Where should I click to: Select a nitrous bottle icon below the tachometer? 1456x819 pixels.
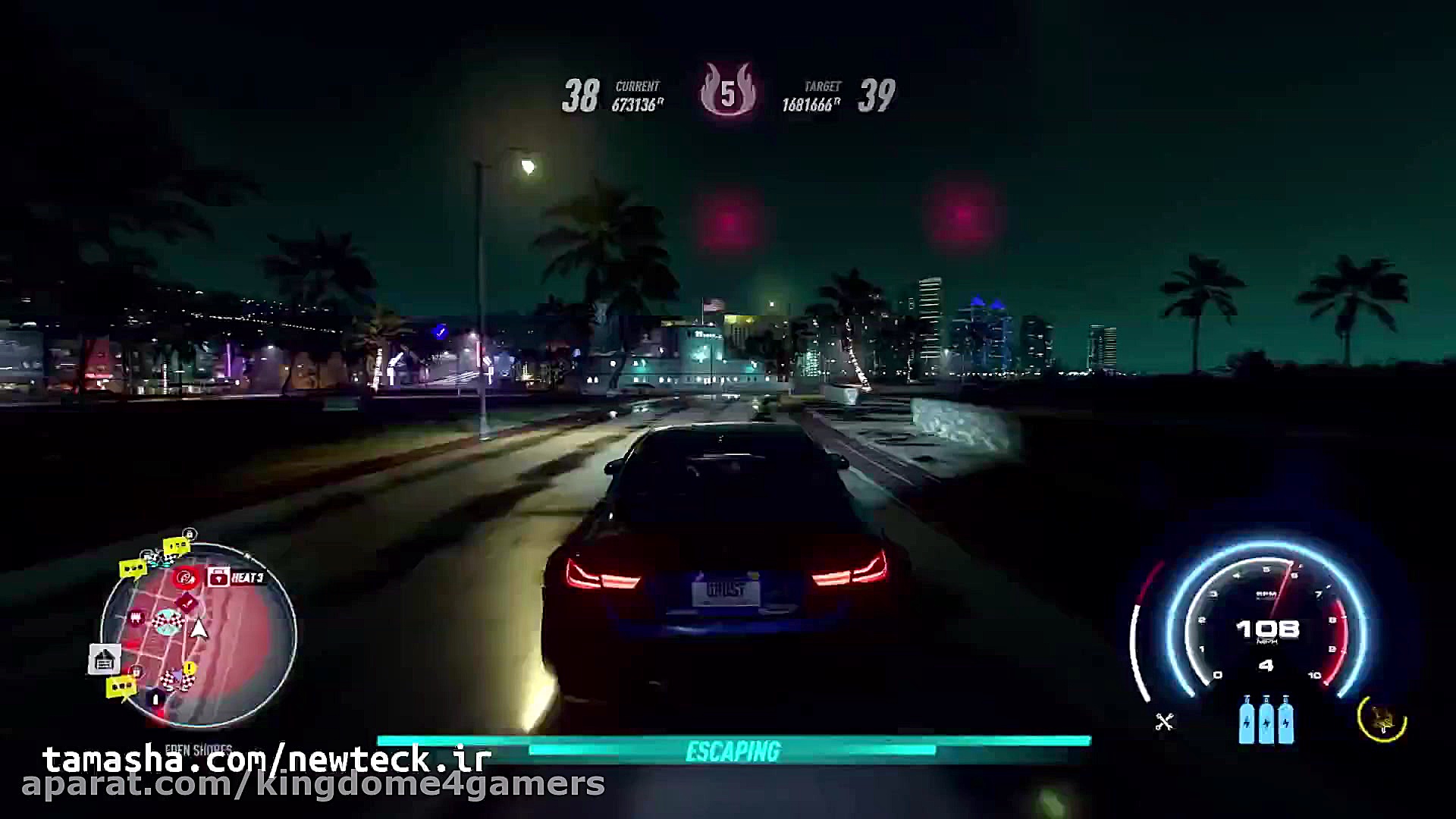[x=1266, y=720]
